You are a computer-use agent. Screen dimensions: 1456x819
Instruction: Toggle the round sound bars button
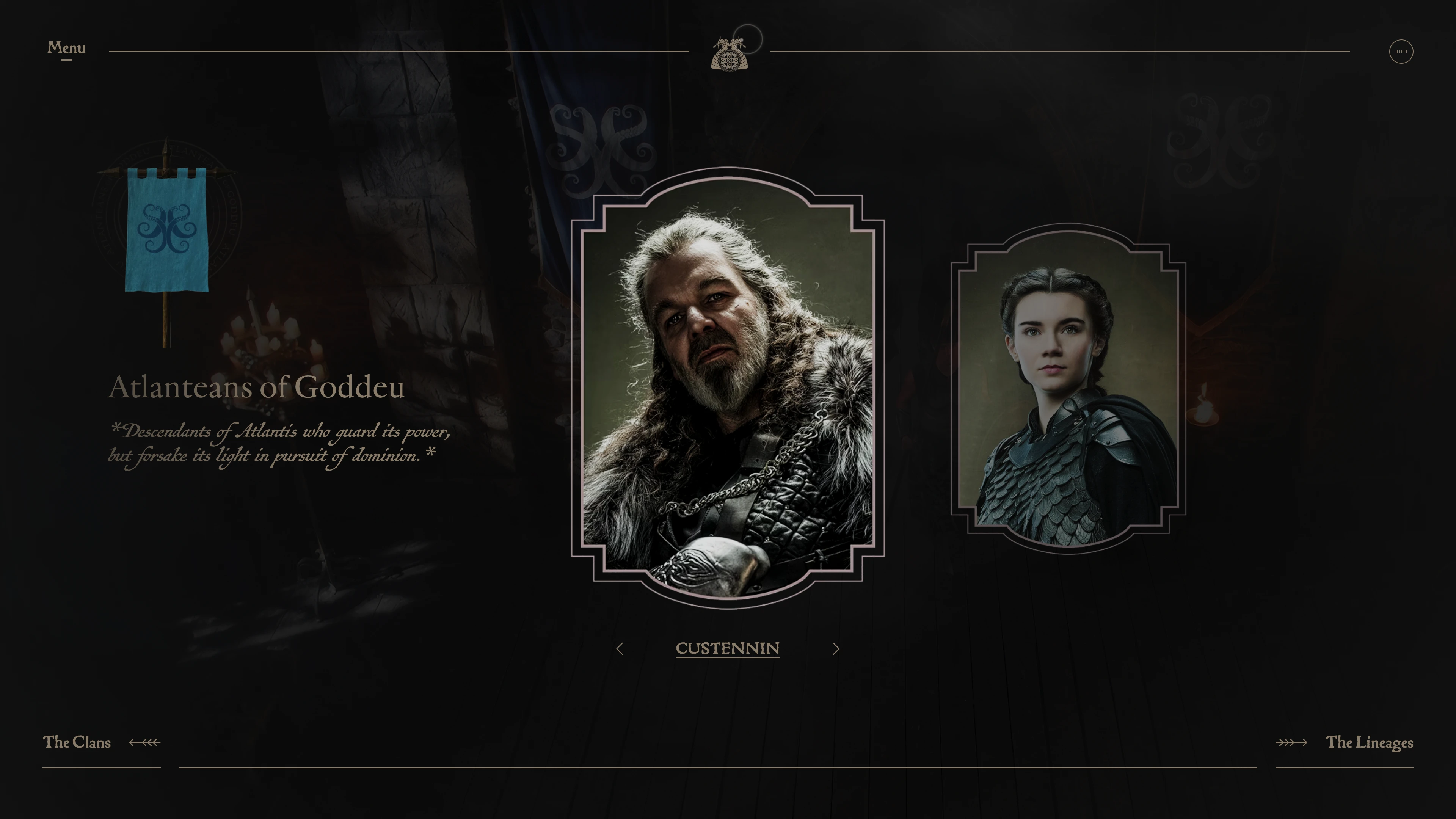pyautogui.click(x=1401, y=52)
